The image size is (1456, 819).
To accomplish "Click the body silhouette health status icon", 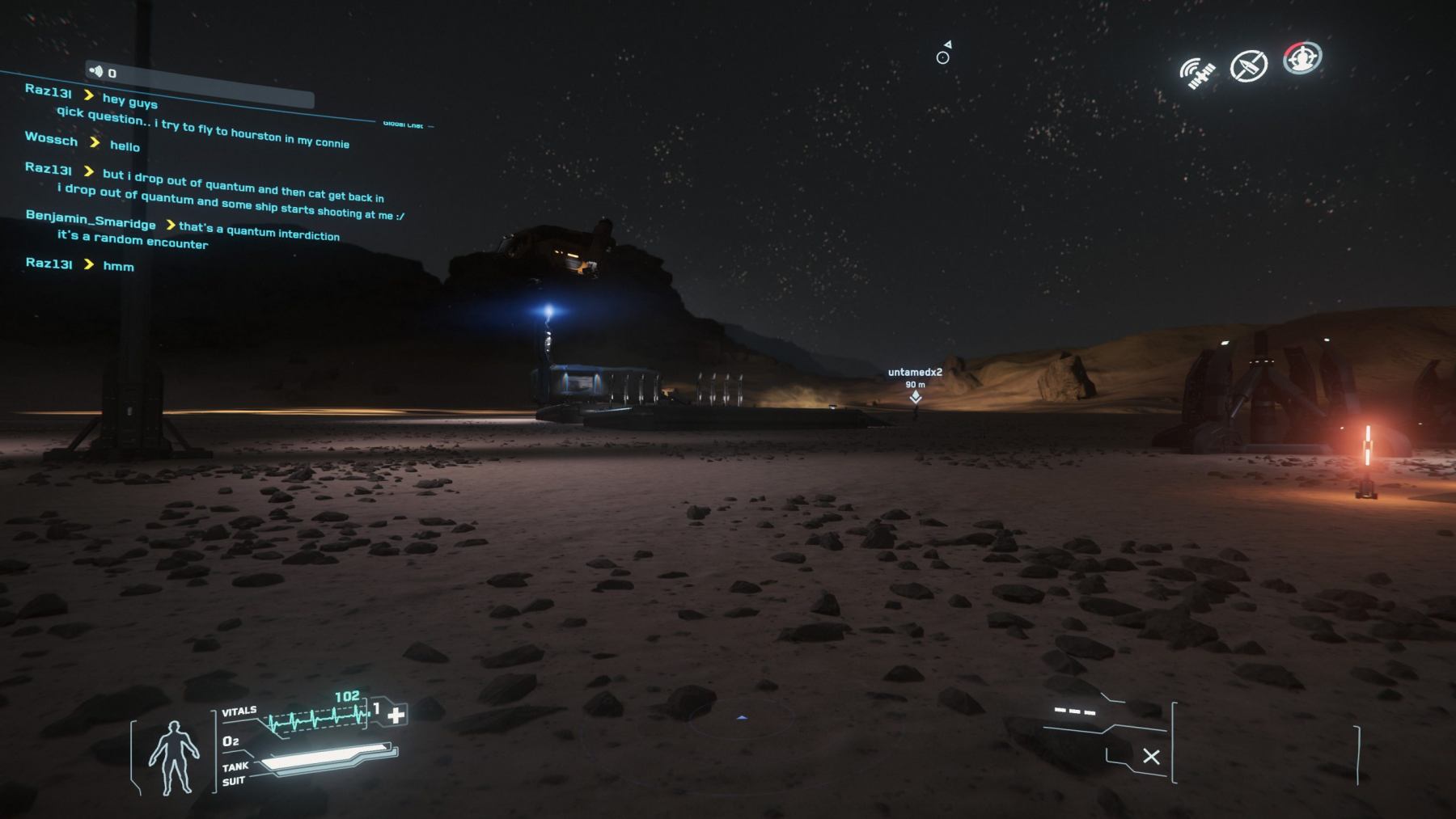I will (173, 756).
